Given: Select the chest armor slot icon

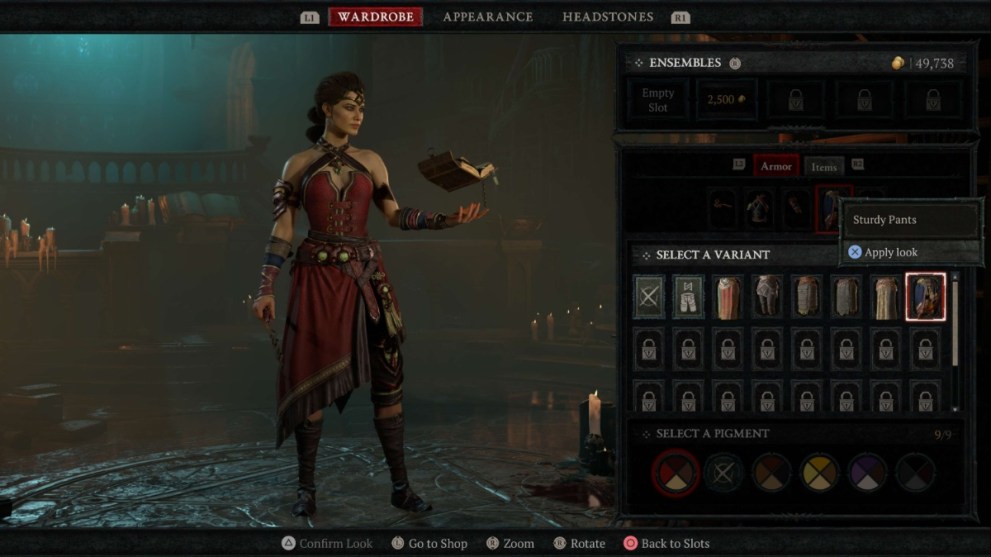Looking at the screenshot, I should point(759,208).
